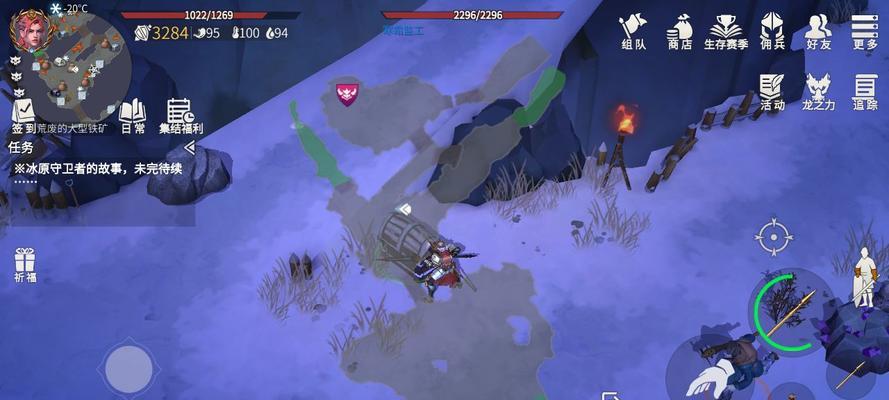Collapse the 任务 quest tracker arrow
Screen dimensions: 889x400
(x=189, y=147)
